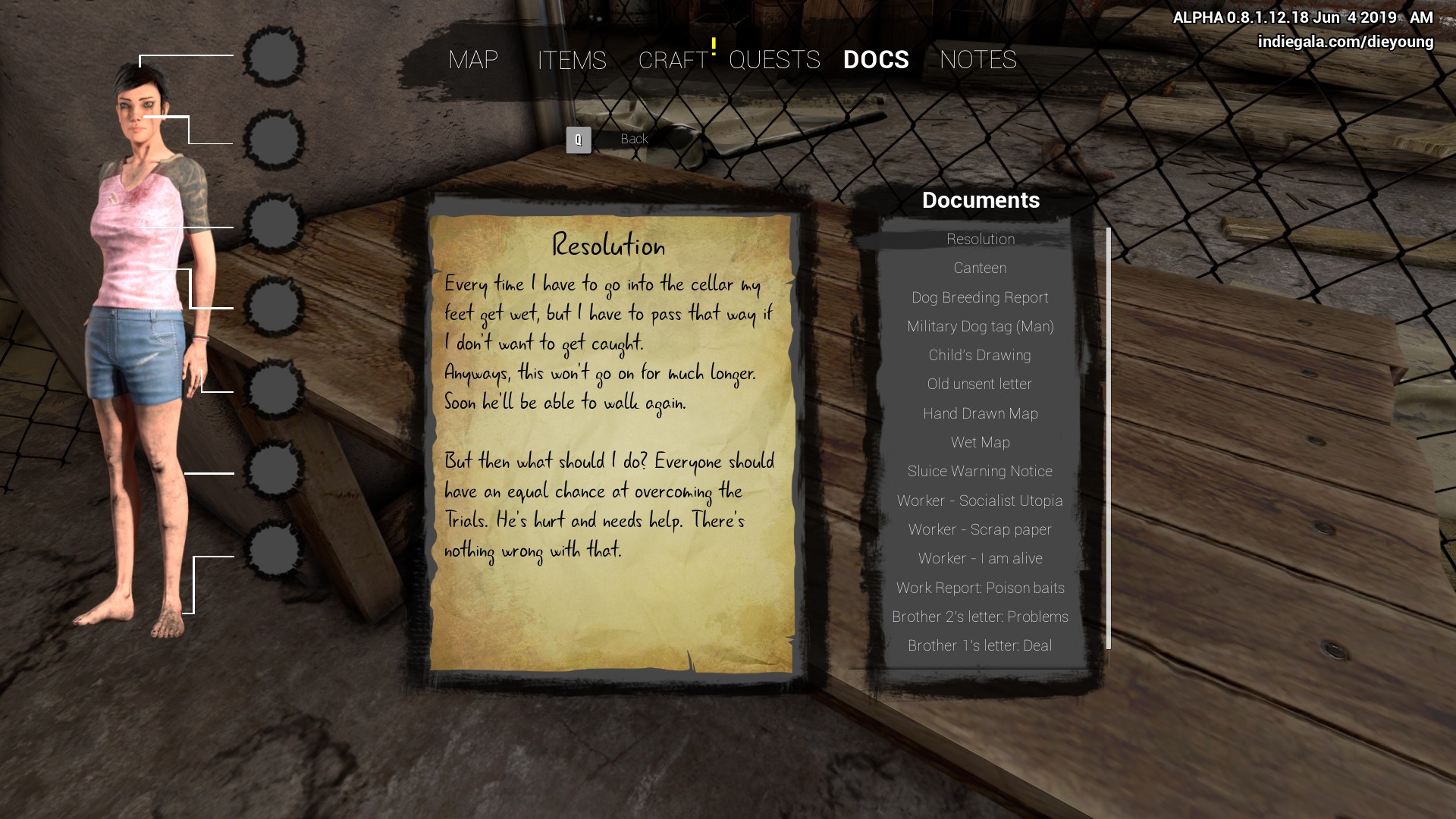Open the Sluice Warning Notice
1456x819 pixels.
tap(980, 471)
